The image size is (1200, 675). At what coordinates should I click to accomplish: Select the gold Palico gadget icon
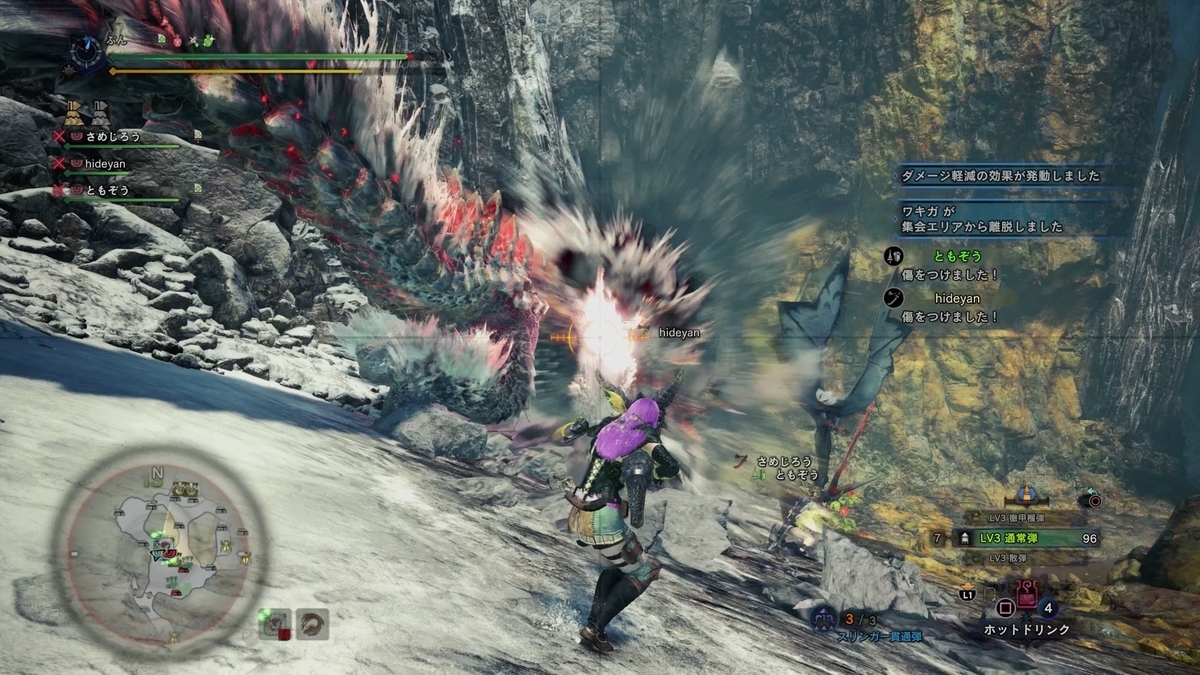pyautogui.click(x=1025, y=495)
